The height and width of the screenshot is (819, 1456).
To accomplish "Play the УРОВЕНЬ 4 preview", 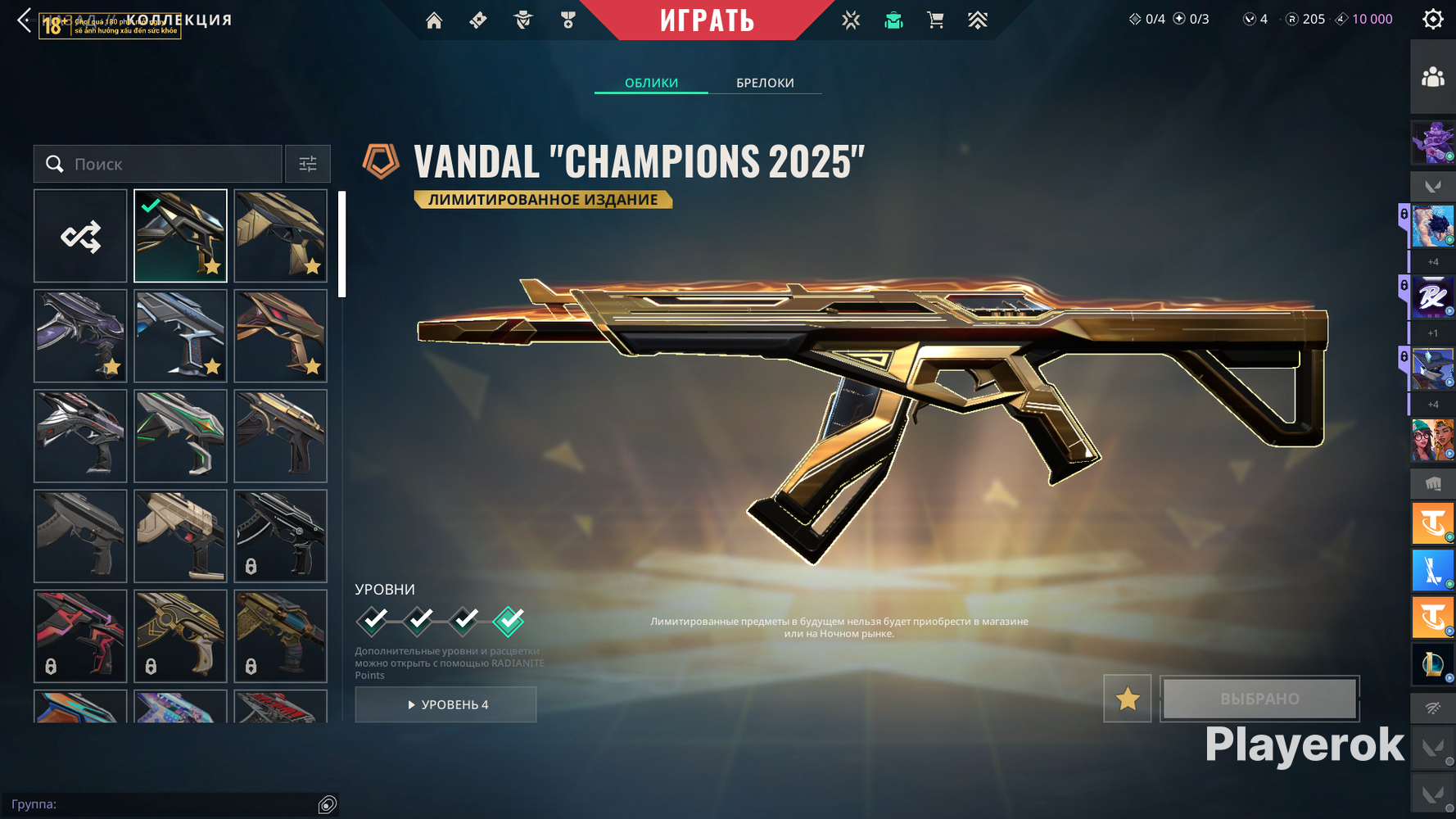I will [x=446, y=704].
